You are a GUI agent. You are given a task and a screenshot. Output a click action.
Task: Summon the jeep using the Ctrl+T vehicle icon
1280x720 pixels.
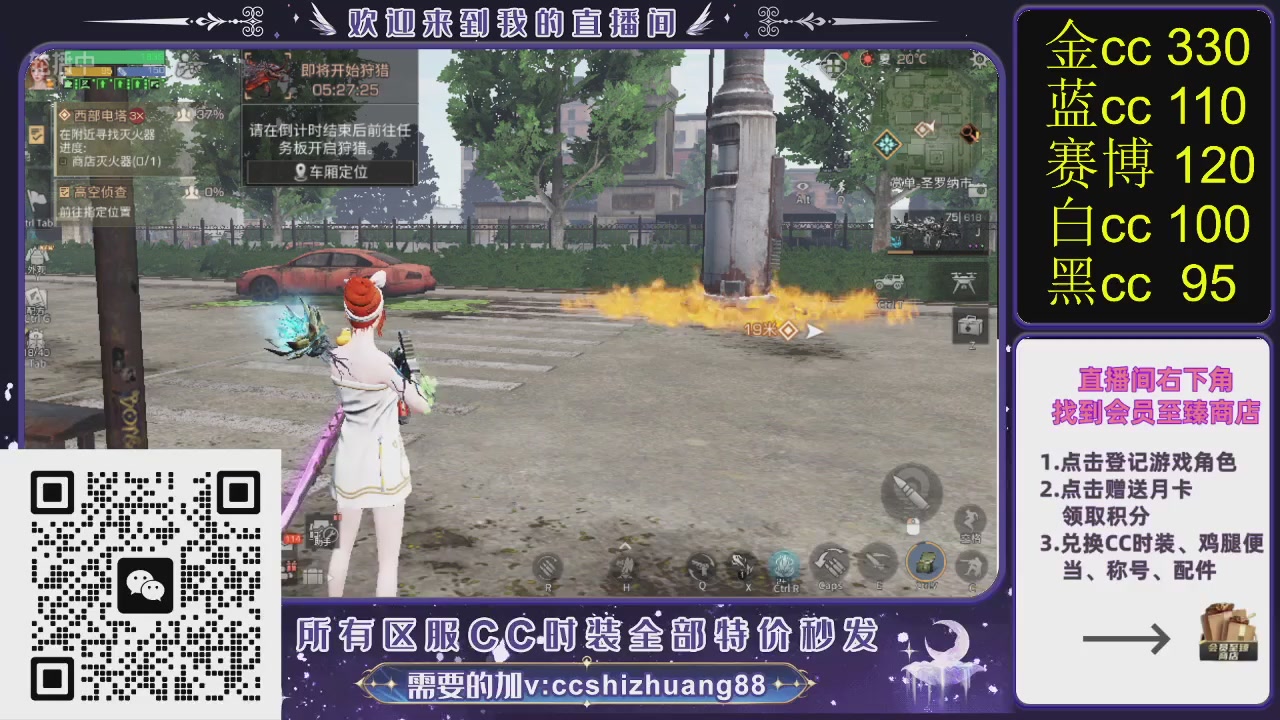click(891, 282)
